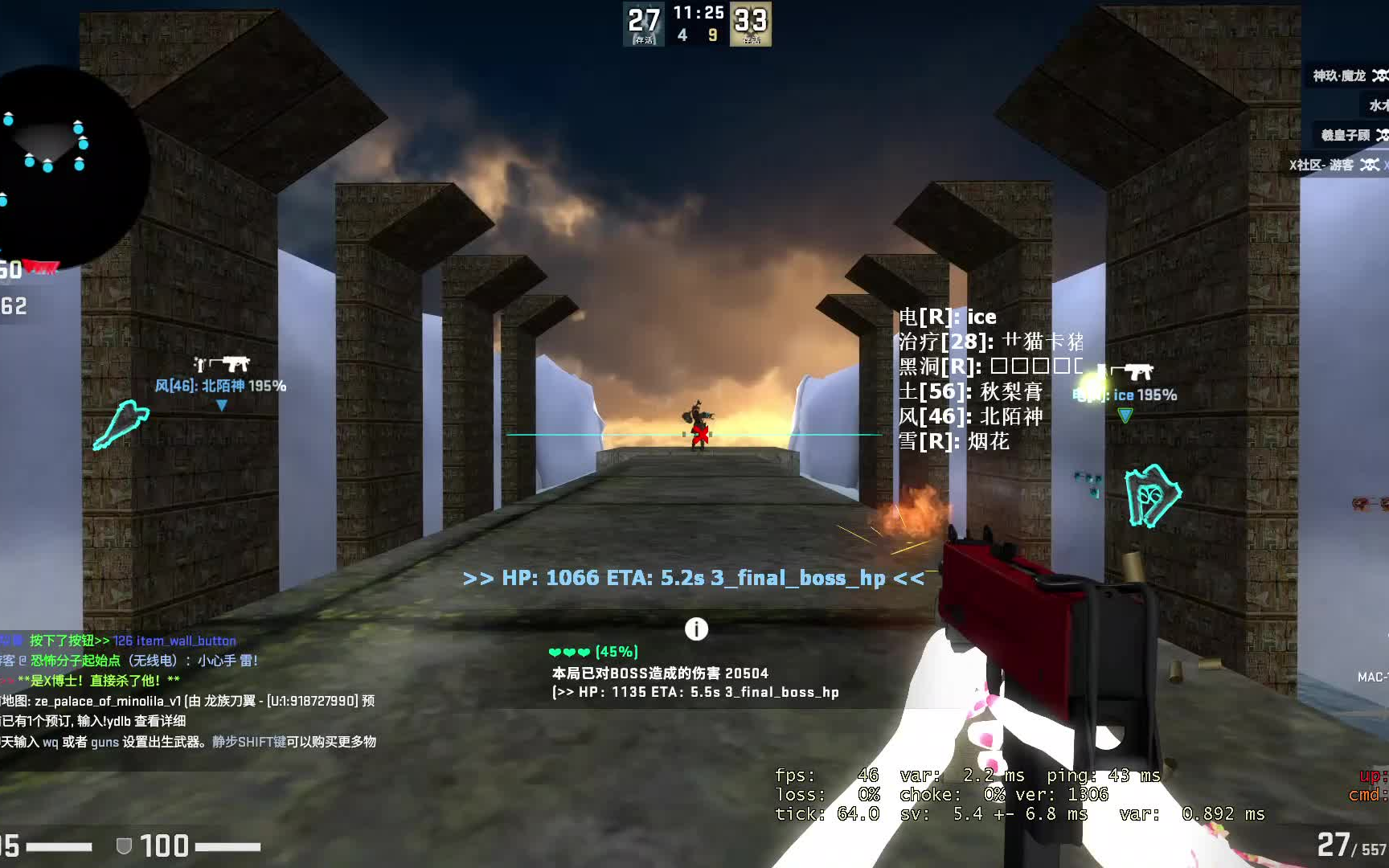Open the CT score panel showing 33
This screenshot has height=868, width=1389.
point(750,23)
